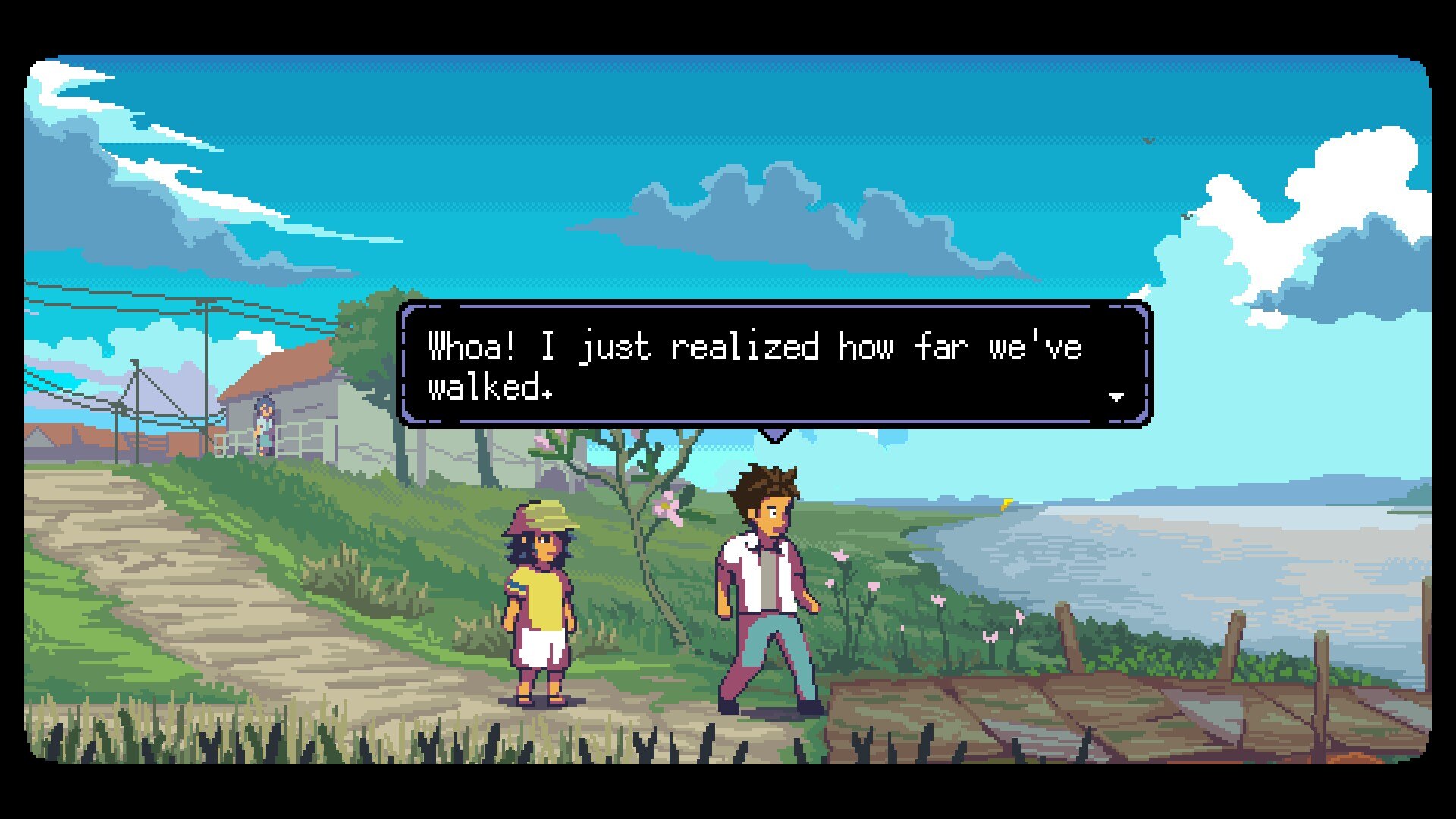Advance dialogue with the down-arrow indicator
1456x819 pixels.
(x=1116, y=396)
